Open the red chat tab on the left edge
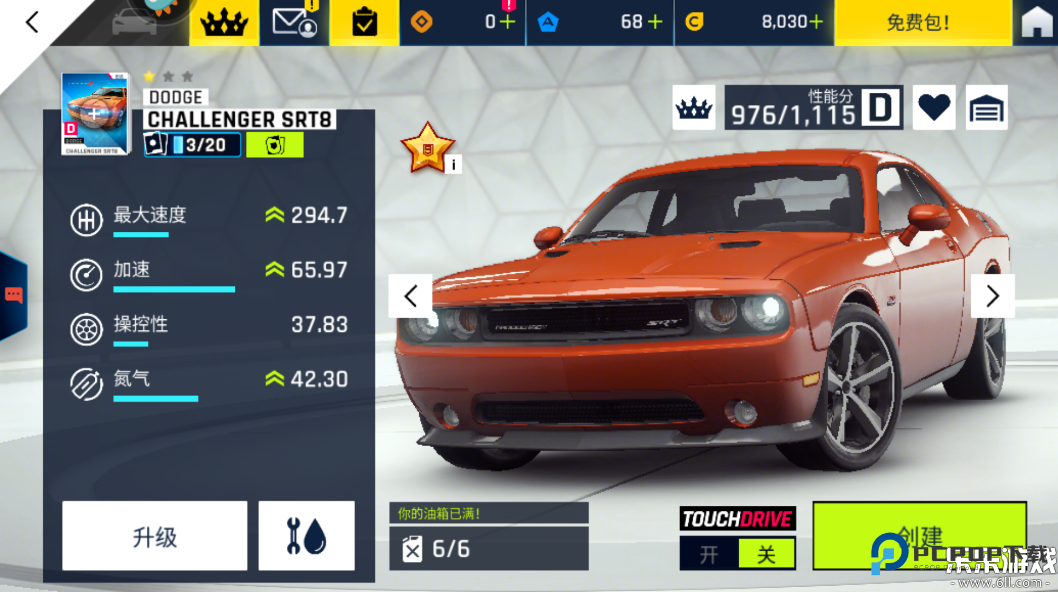 pyautogui.click(x=13, y=296)
